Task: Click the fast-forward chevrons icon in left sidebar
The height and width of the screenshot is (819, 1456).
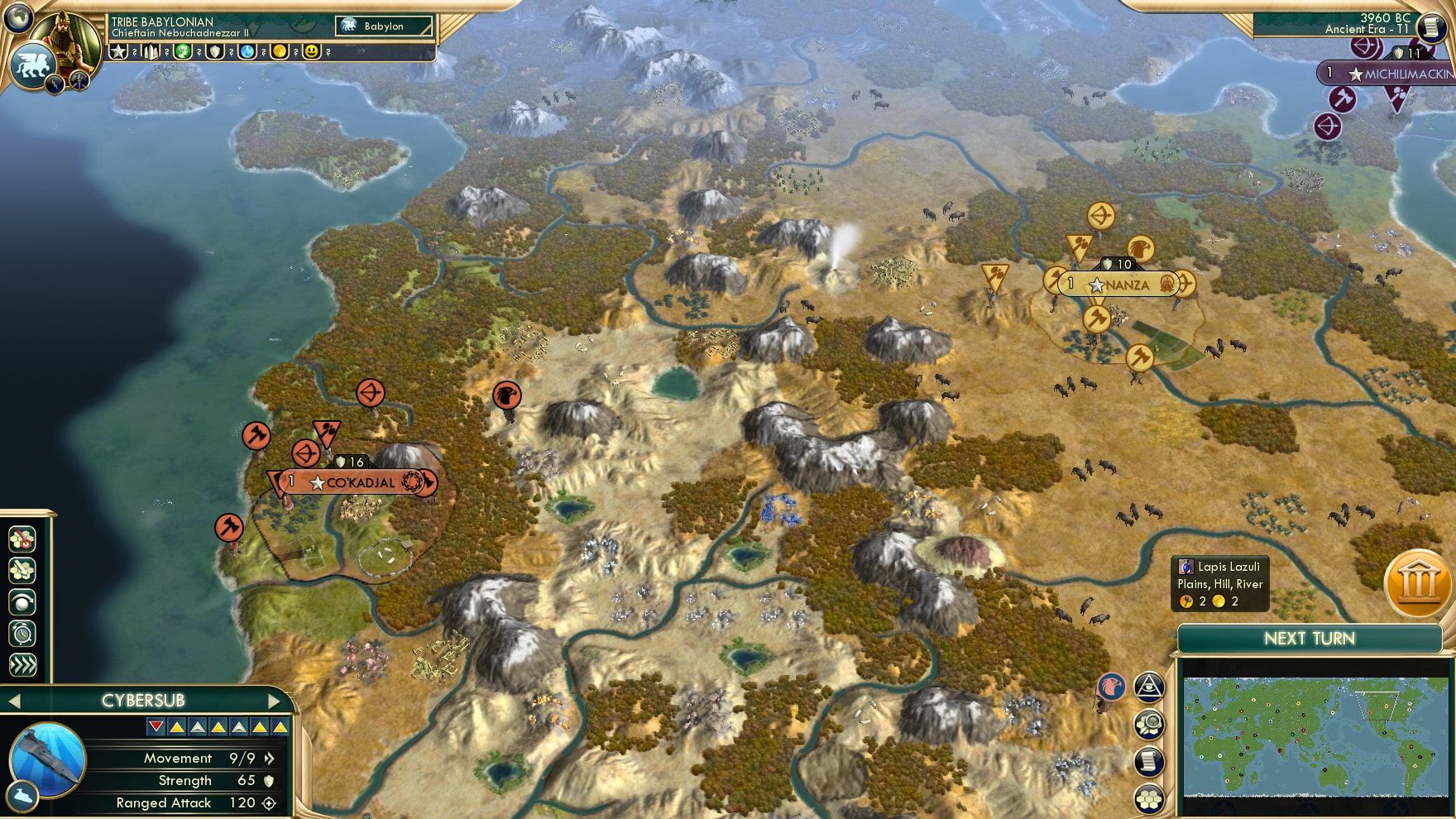Action: click(22, 663)
